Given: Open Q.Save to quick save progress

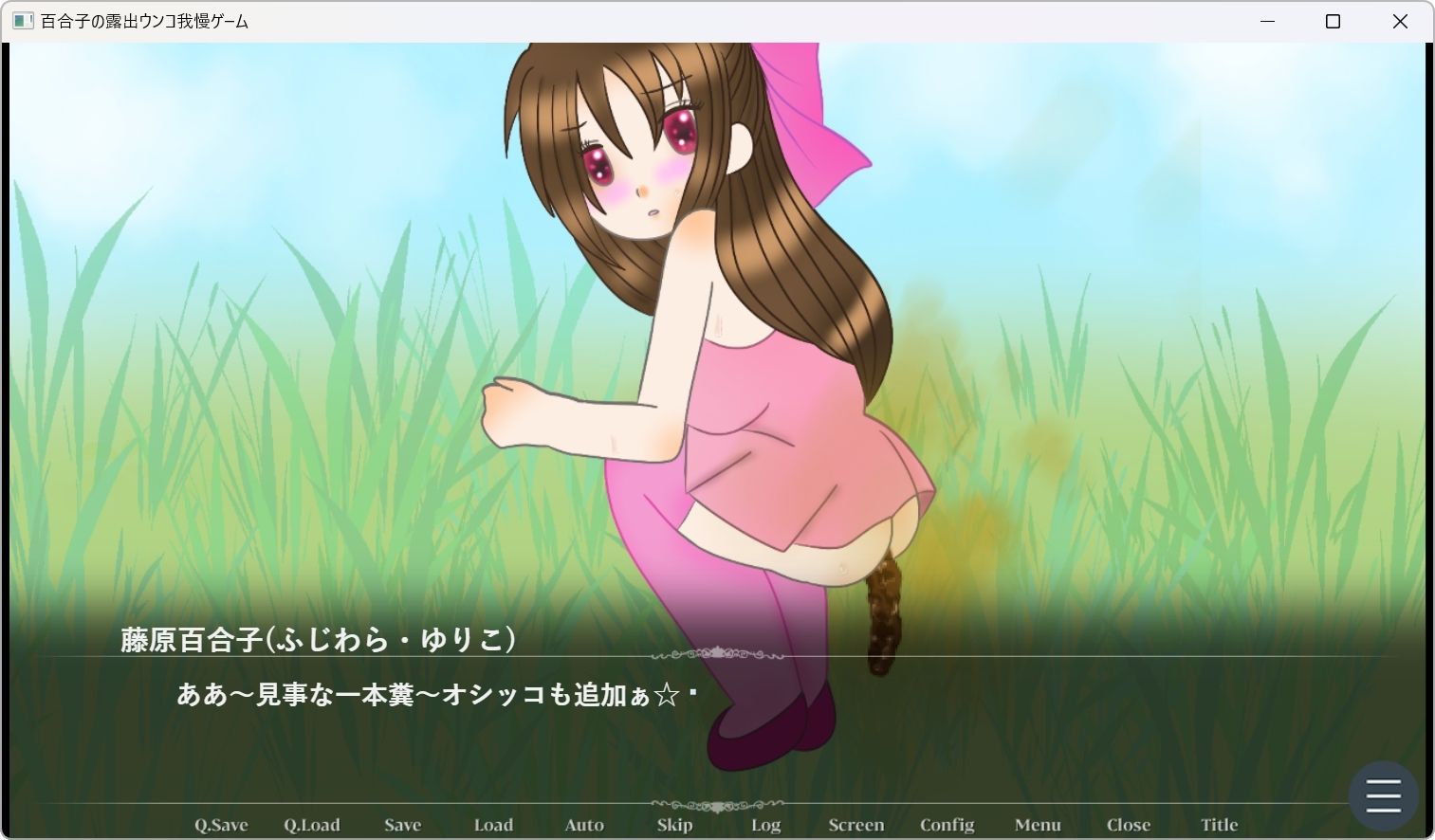Looking at the screenshot, I should point(219,824).
